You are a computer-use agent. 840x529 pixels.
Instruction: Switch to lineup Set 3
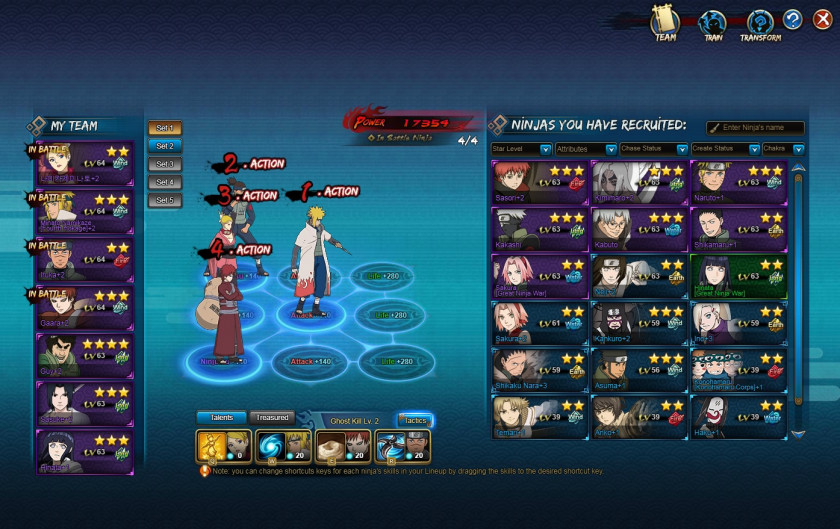[165, 164]
